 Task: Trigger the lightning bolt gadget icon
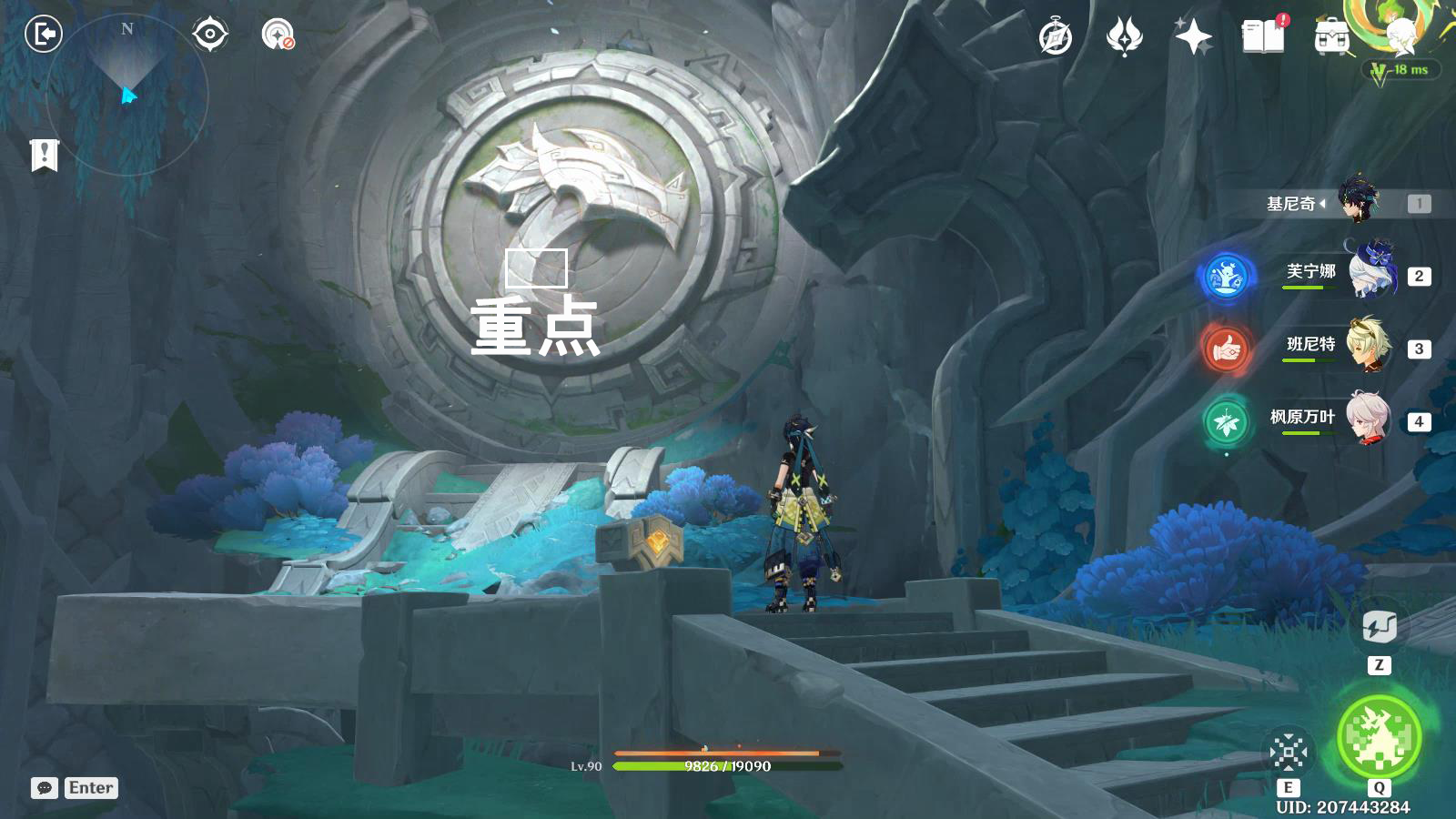point(1379,627)
